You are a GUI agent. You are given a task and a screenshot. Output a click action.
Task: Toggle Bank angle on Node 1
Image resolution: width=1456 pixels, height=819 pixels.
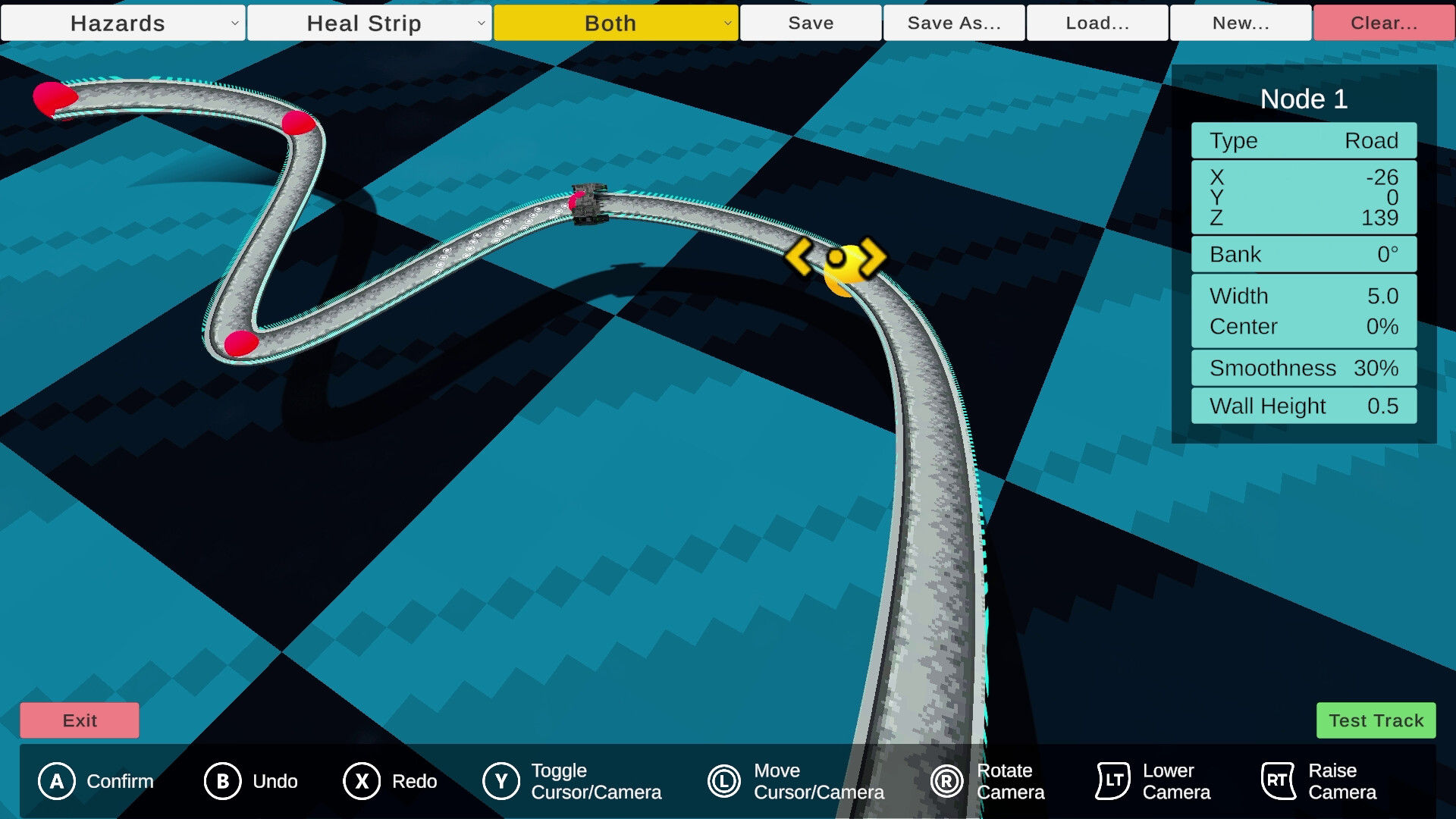pos(1303,254)
